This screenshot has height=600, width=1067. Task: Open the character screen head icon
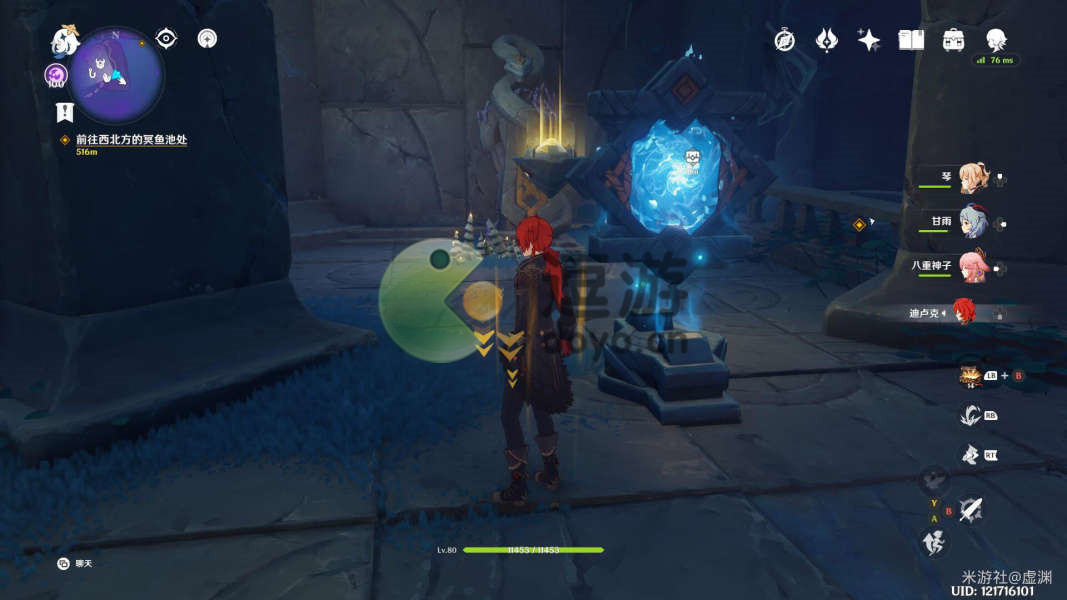point(996,40)
